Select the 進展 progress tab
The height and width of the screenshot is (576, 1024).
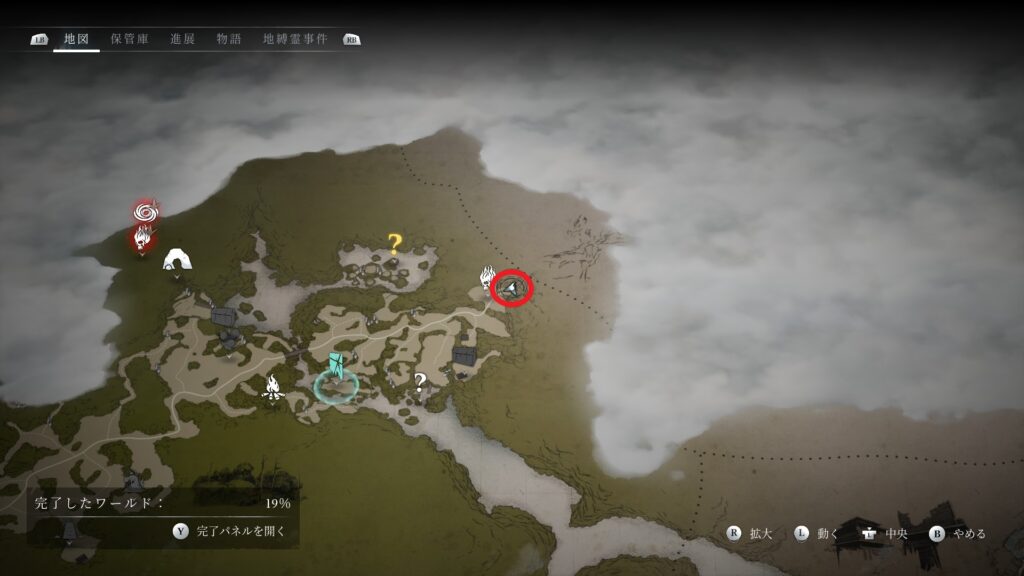[182, 39]
